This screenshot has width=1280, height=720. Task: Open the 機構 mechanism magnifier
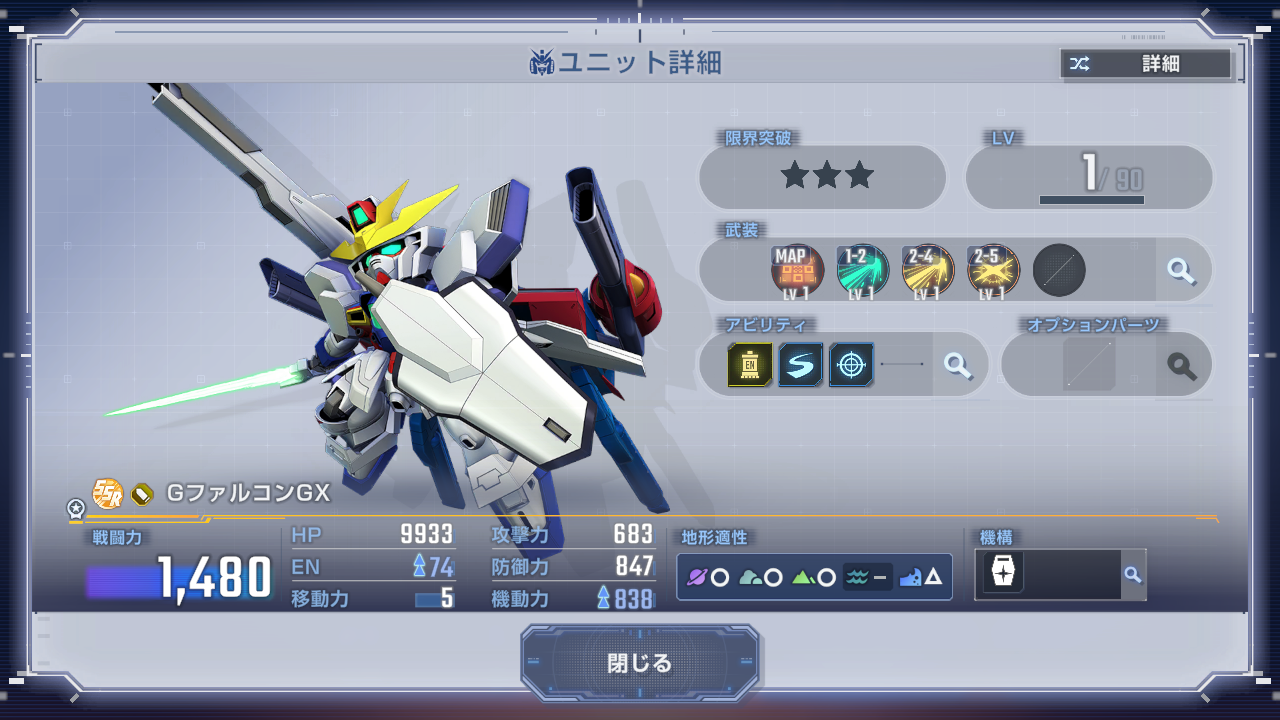coord(1132,574)
